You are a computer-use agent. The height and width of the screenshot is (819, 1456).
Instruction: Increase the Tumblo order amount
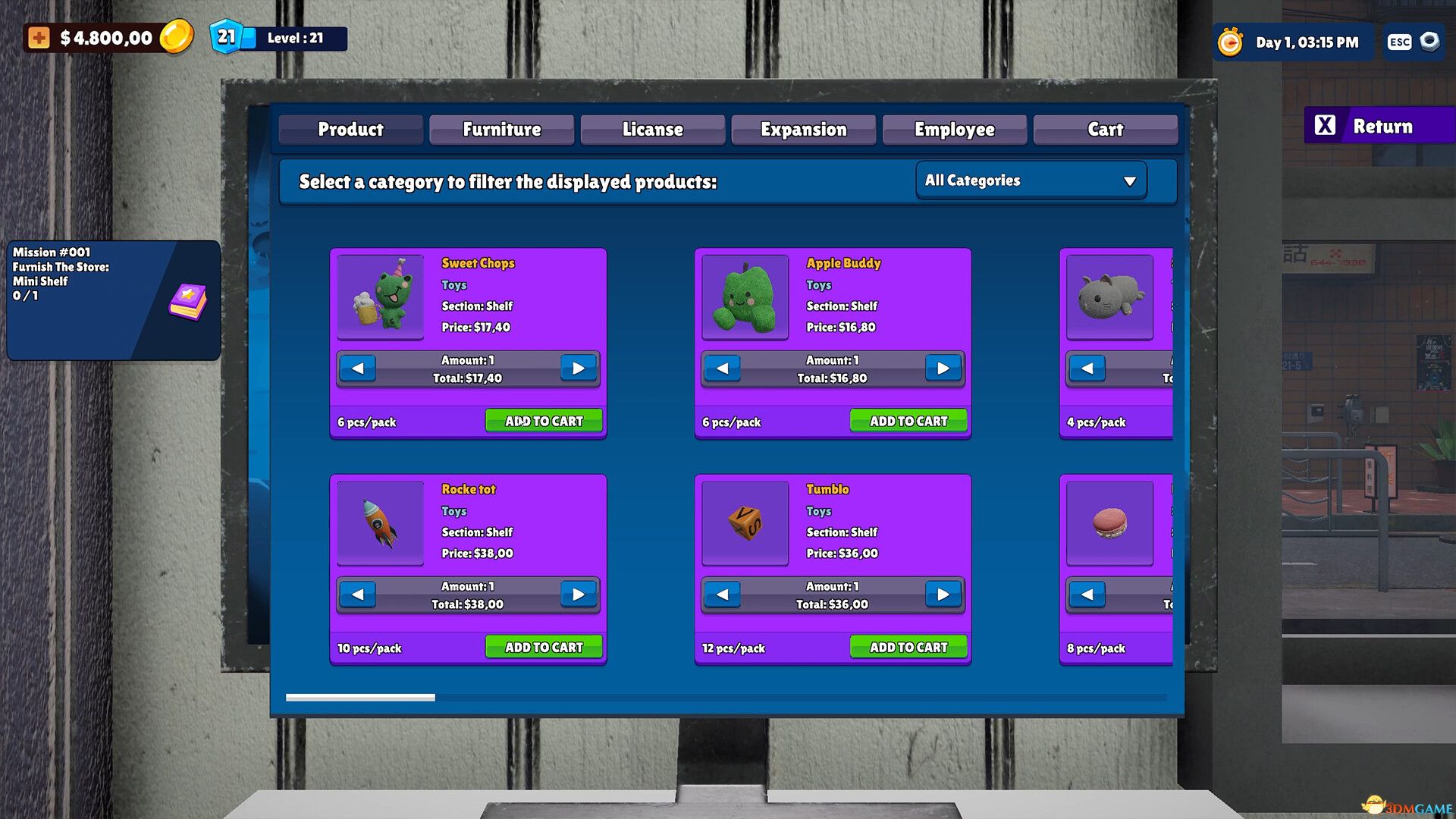click(x=943, y=595)
